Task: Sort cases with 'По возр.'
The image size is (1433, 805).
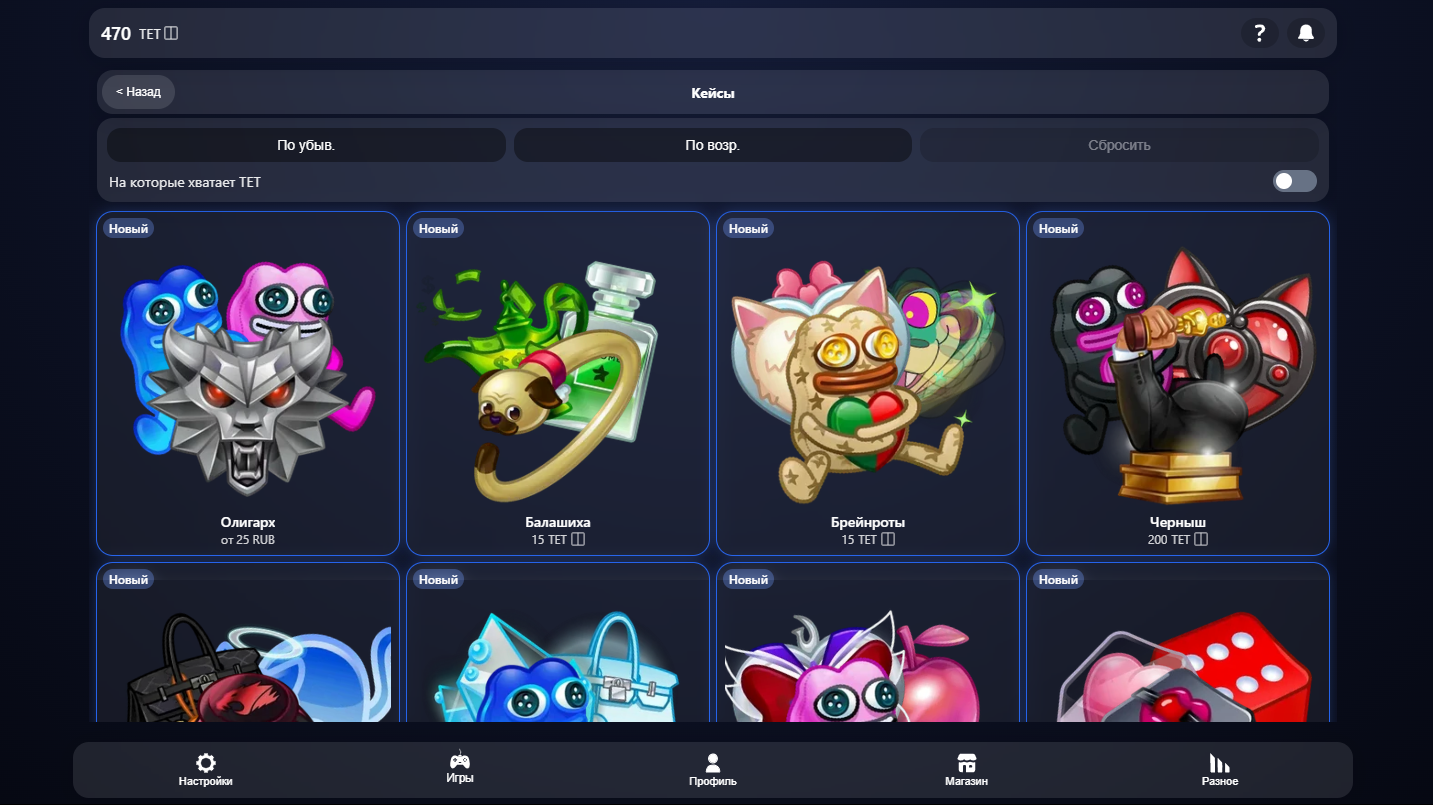Action: click(712, 144)
